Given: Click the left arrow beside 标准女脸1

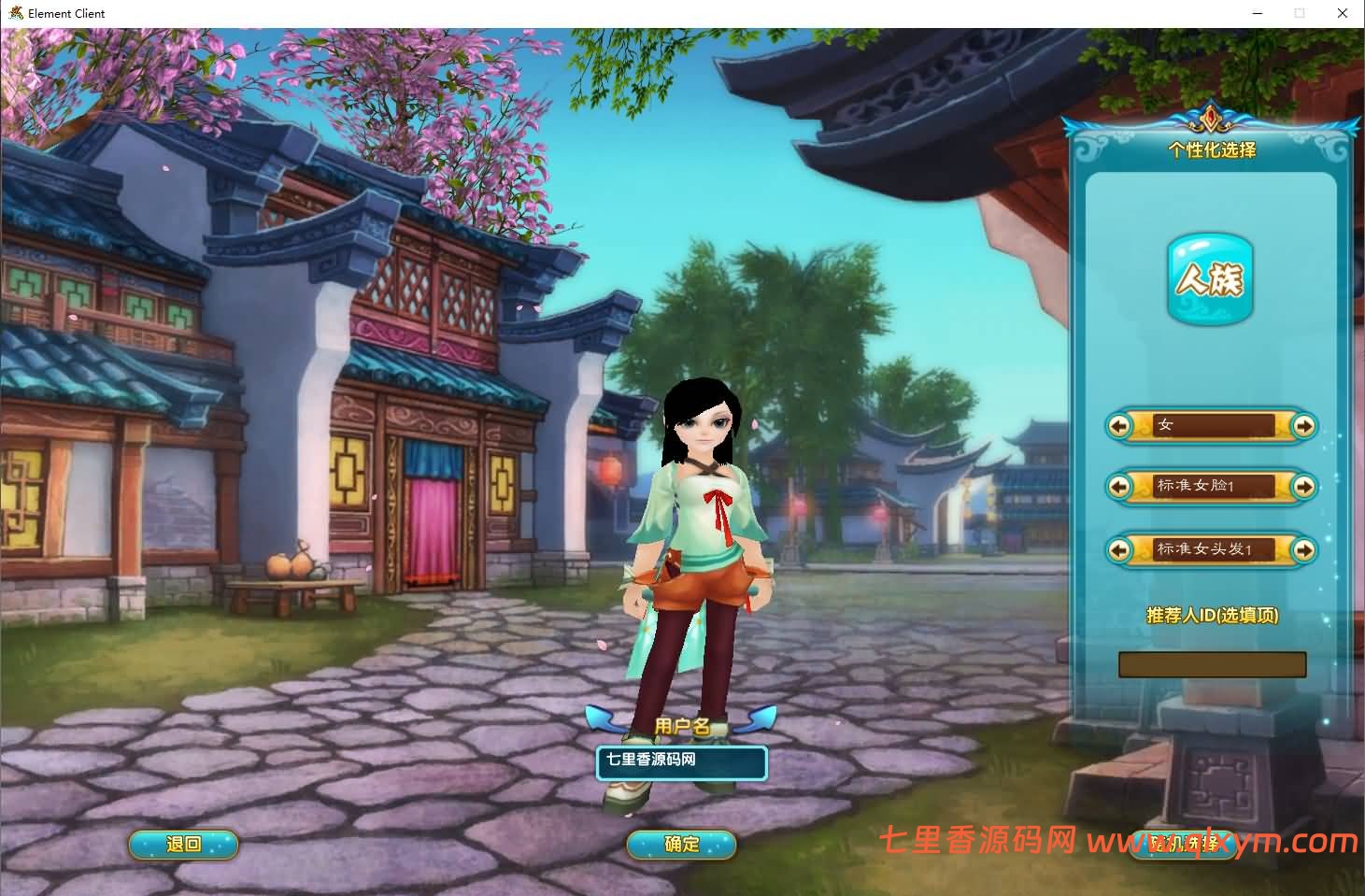Looking at the screenshot, I should pos(1121,487).
